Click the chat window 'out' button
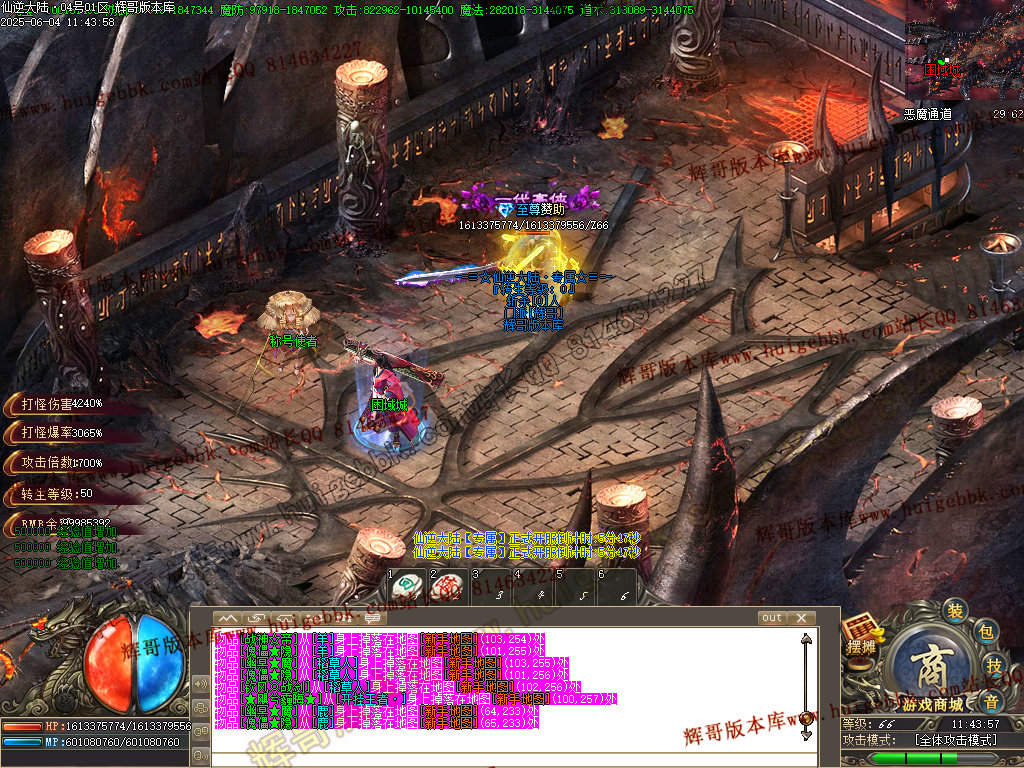Screen dimensions: 1024x768 (x=772, y=618)
